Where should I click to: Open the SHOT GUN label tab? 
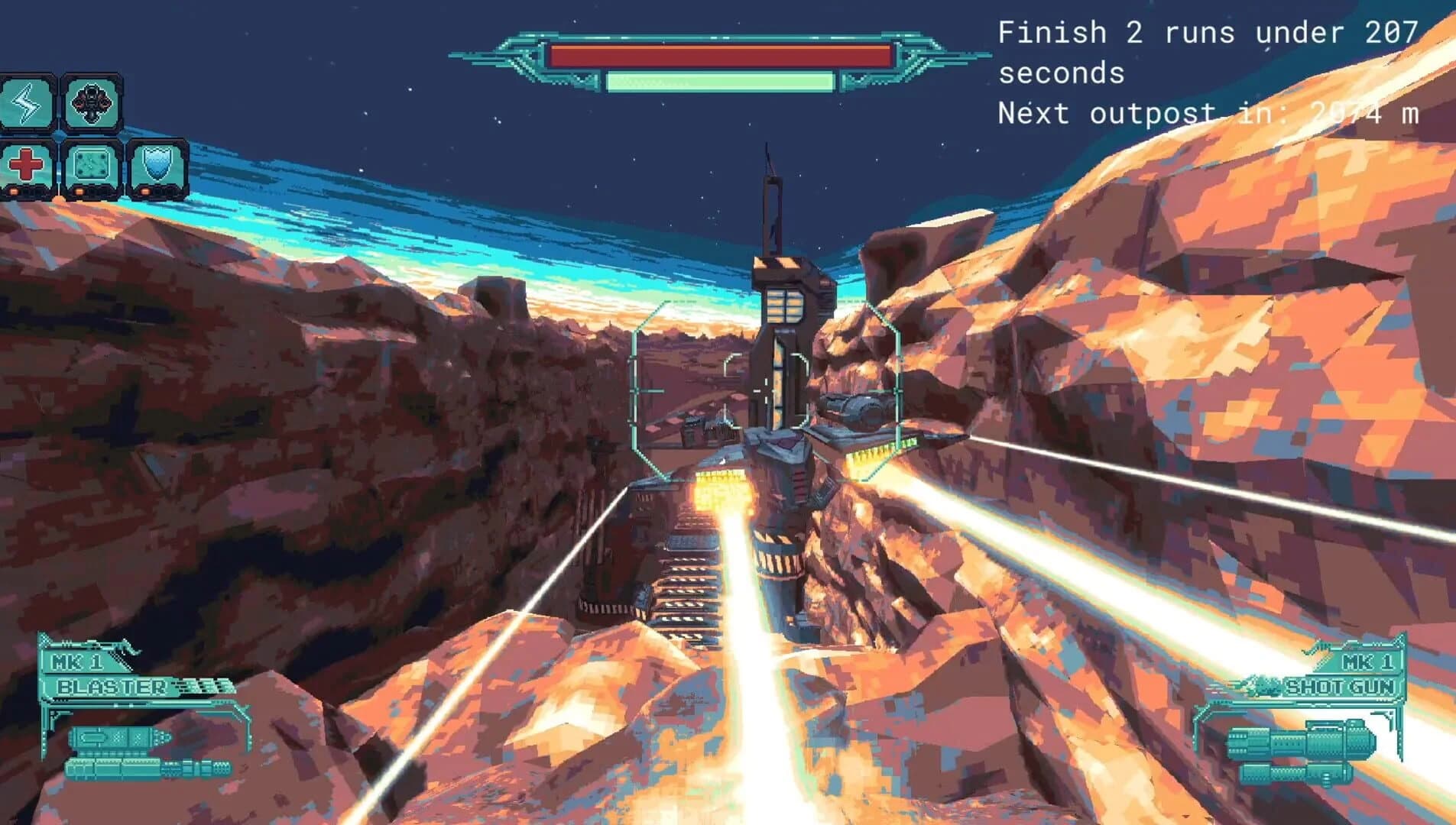1341,686
